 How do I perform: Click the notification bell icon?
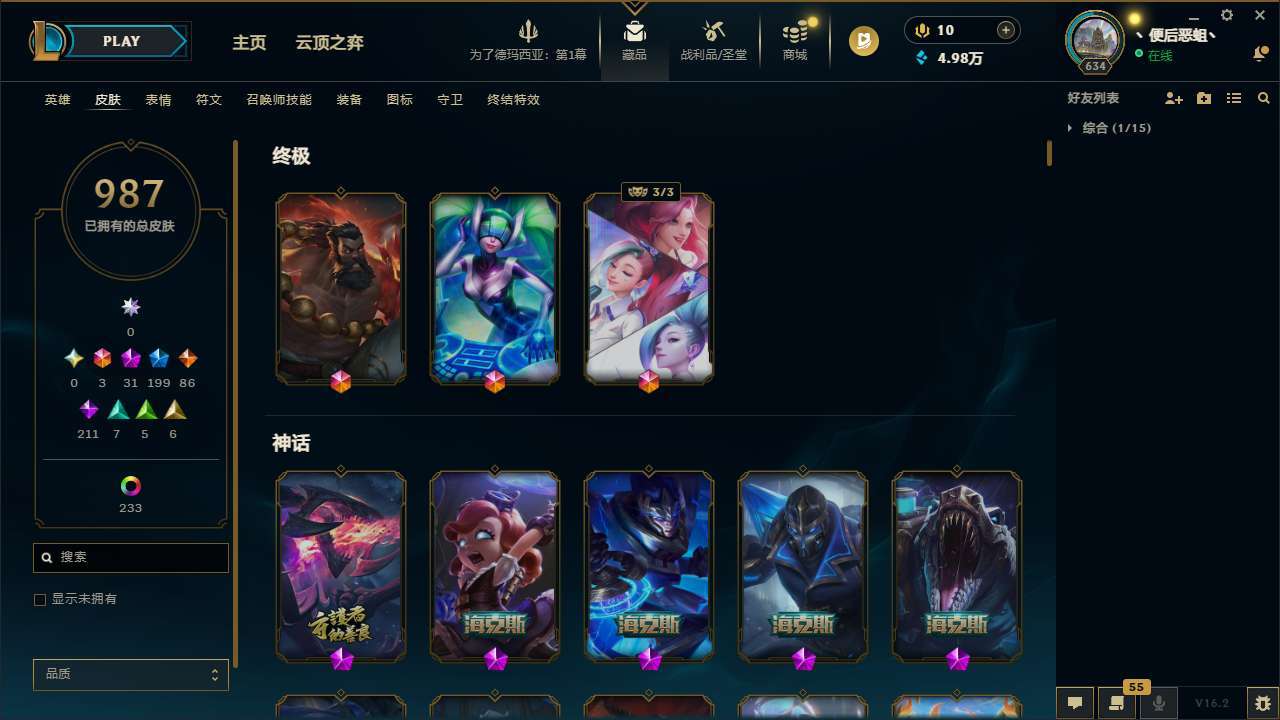pyautogui.click(x=1259, y=55)
